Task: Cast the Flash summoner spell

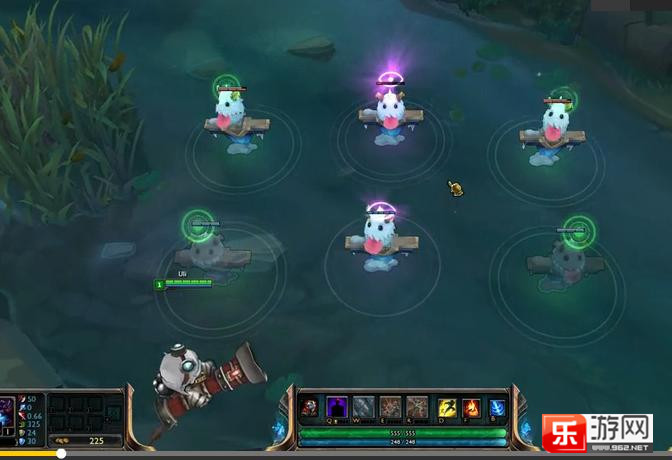Action: click(x=447, y=407)
